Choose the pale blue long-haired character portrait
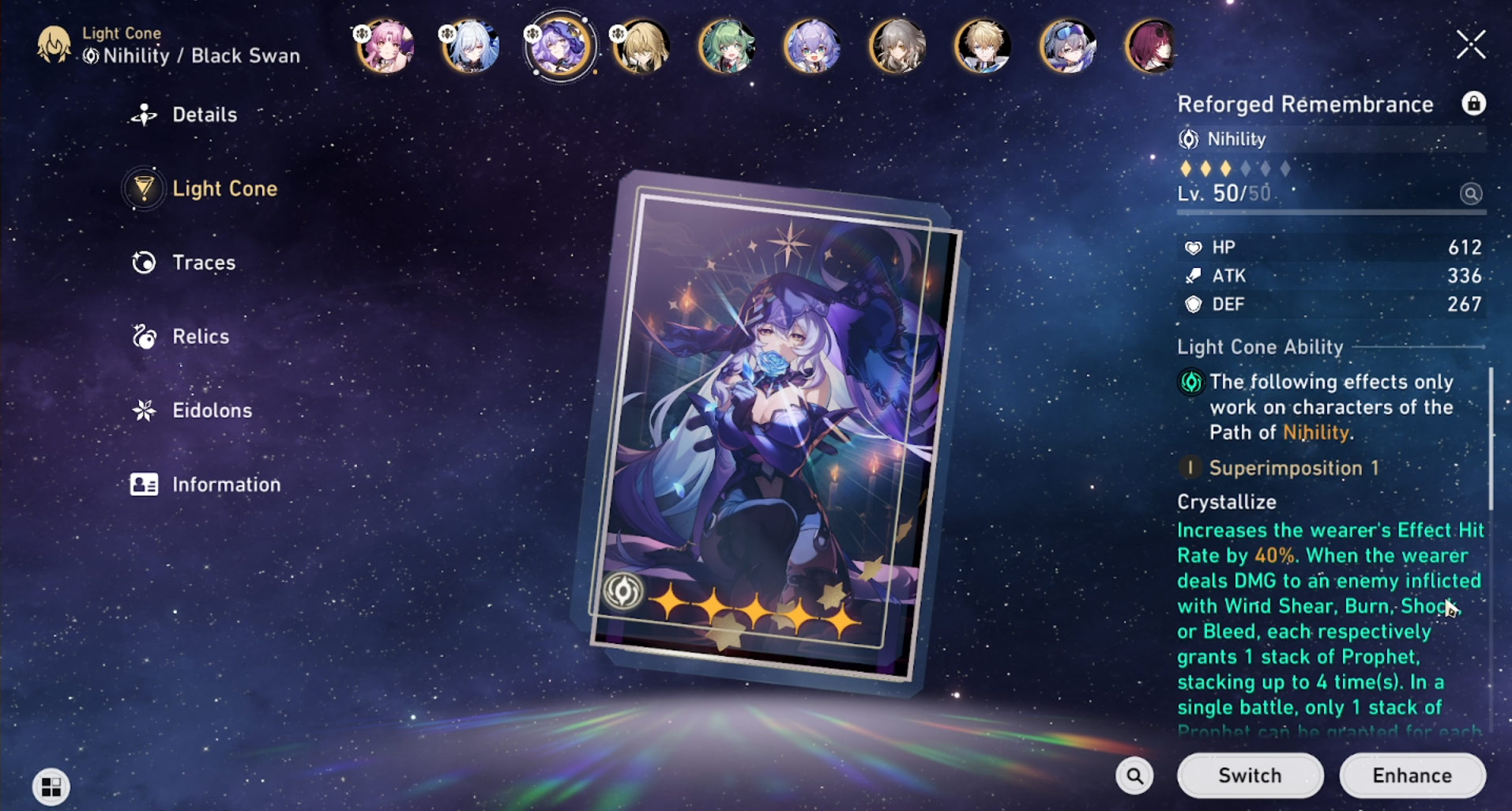The height and width of the screenshot is (811, 1512). [x=471, y=47]
